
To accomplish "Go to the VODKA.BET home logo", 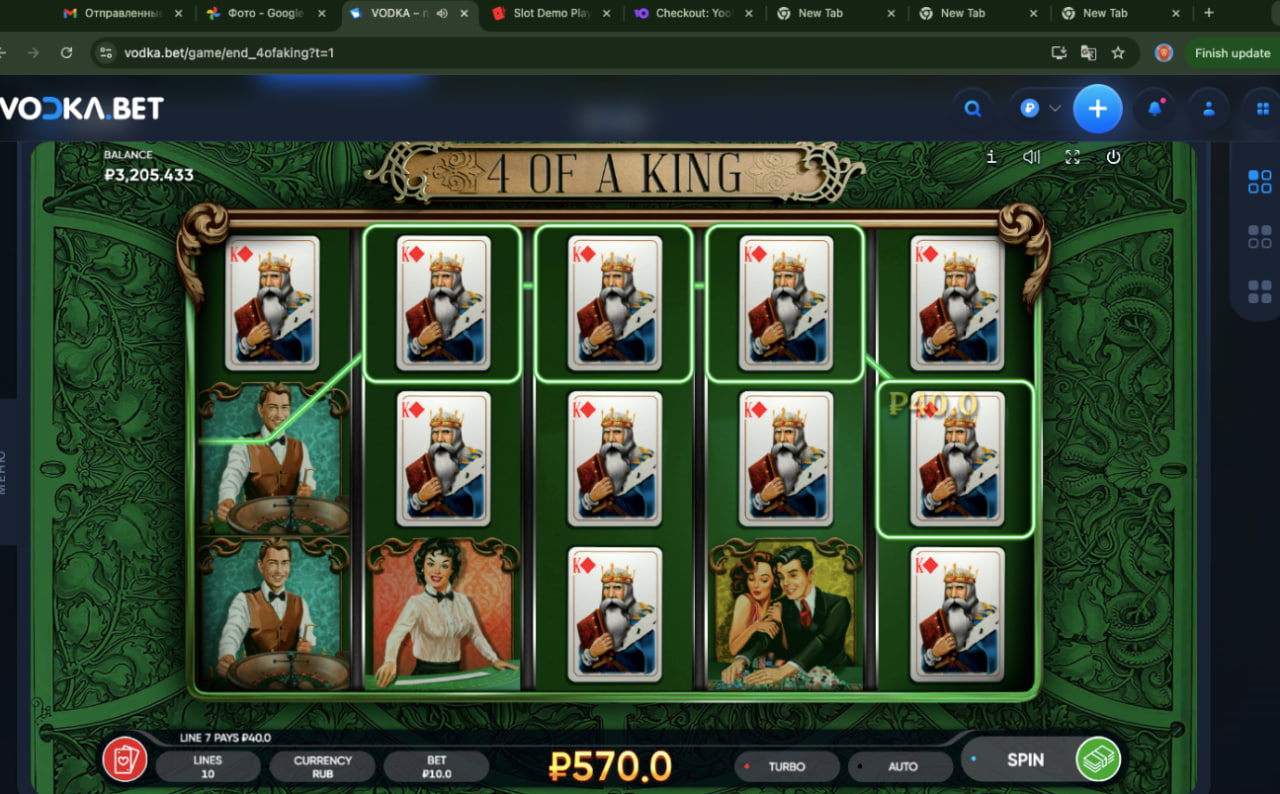I will [x=82, y=109].
